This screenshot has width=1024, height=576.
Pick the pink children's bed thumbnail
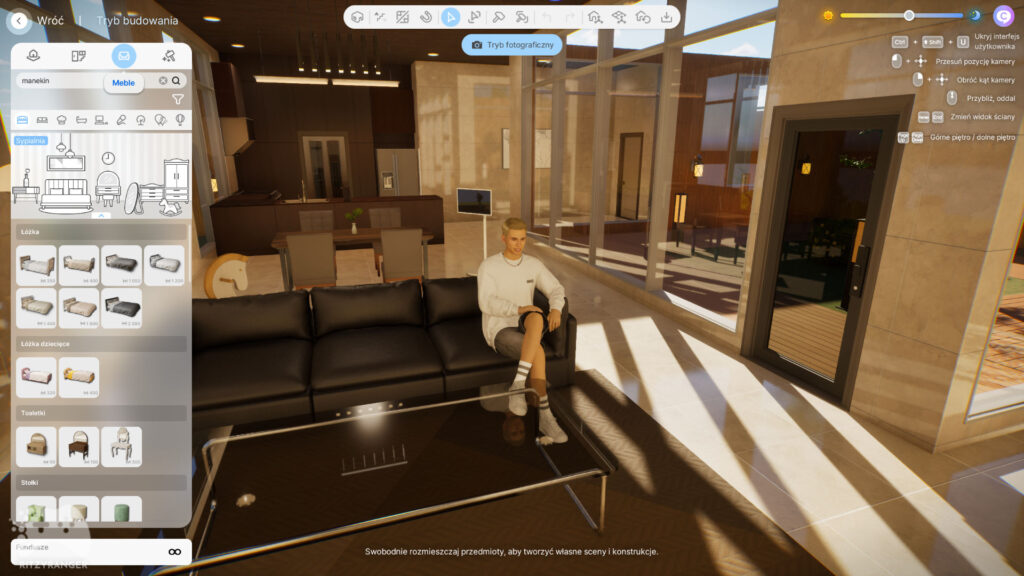36,376
